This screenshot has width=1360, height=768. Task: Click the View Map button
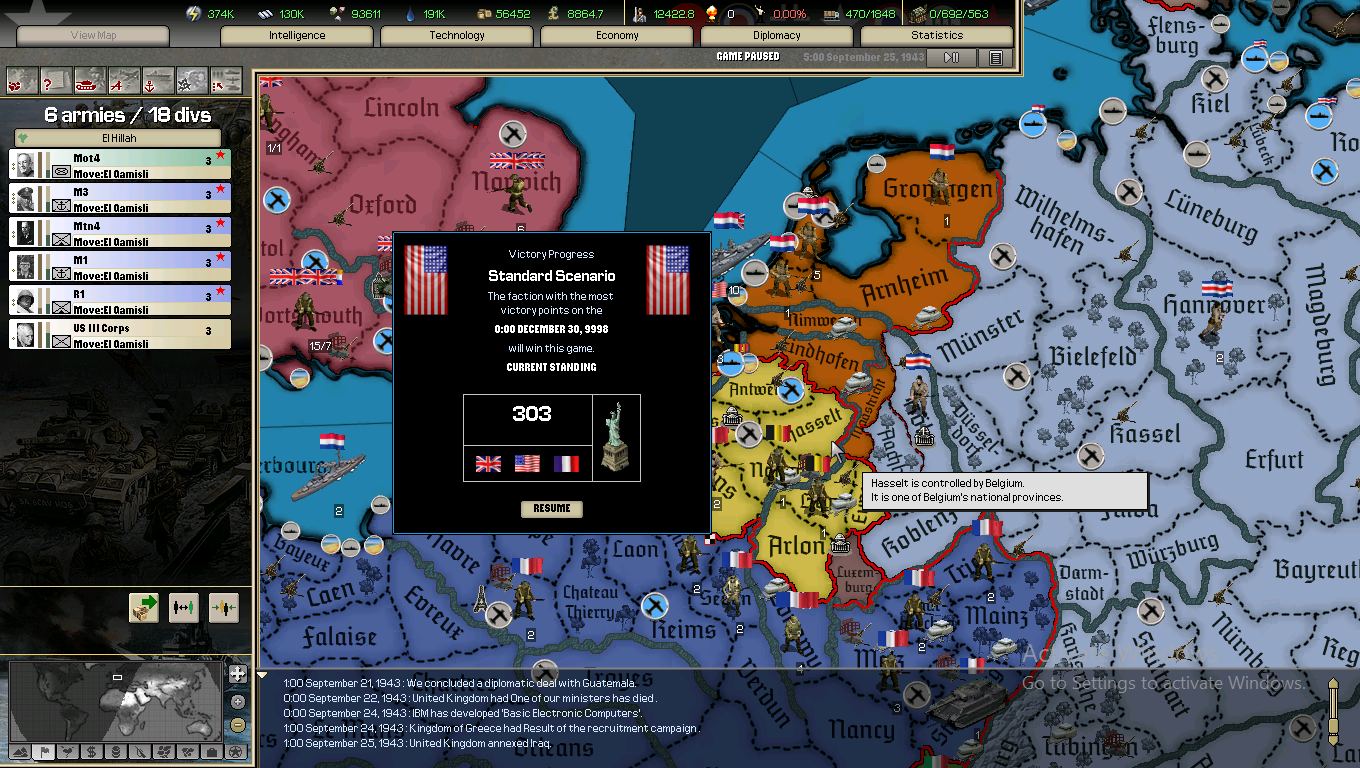pyautogui.click(x=91, y=34)
